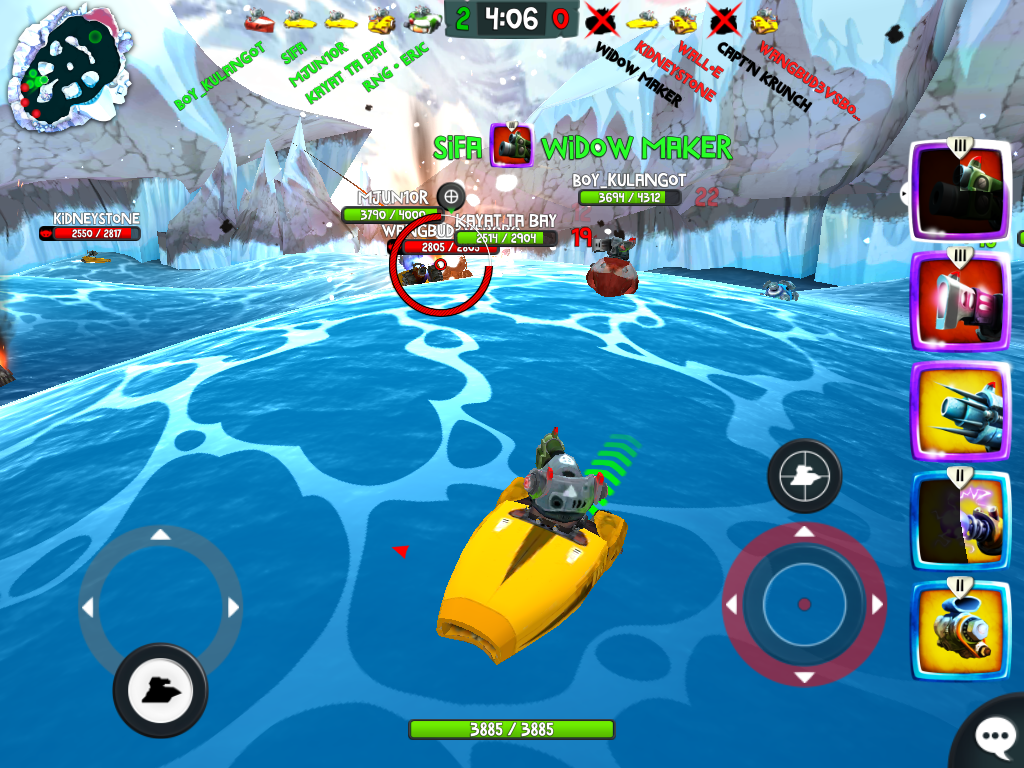Click the black ship steering knob
This screenshot has height=768, width=1024.
pyautogui.click(x=160, y=689)
